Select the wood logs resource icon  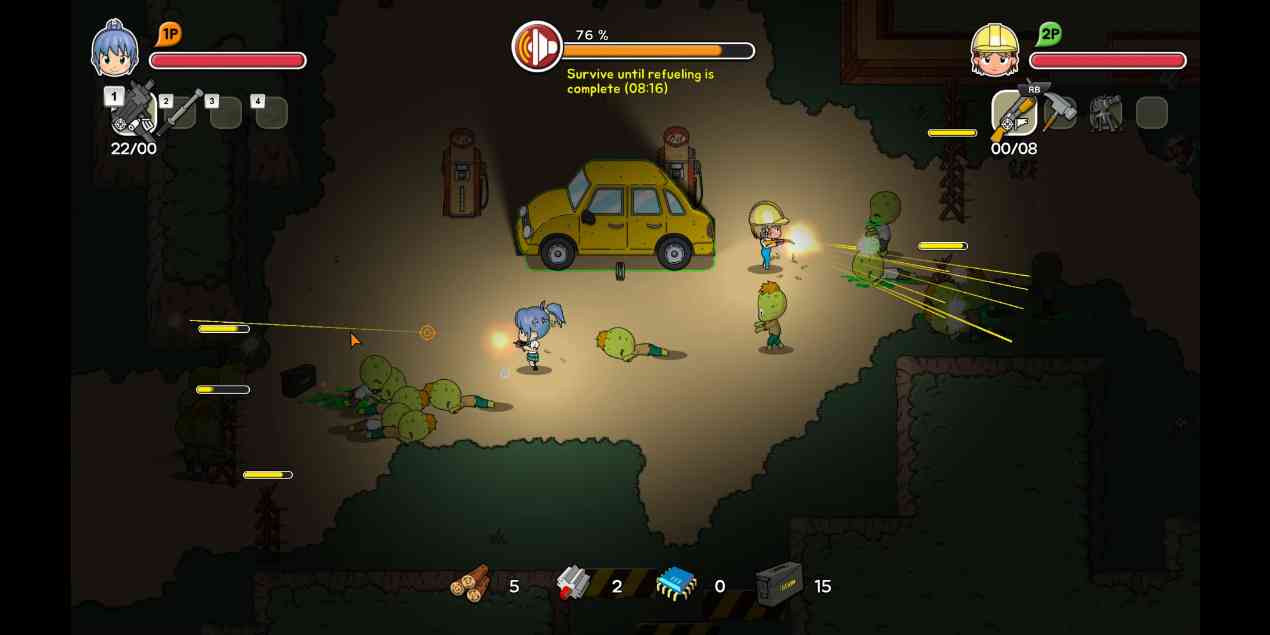click(471, 583)
